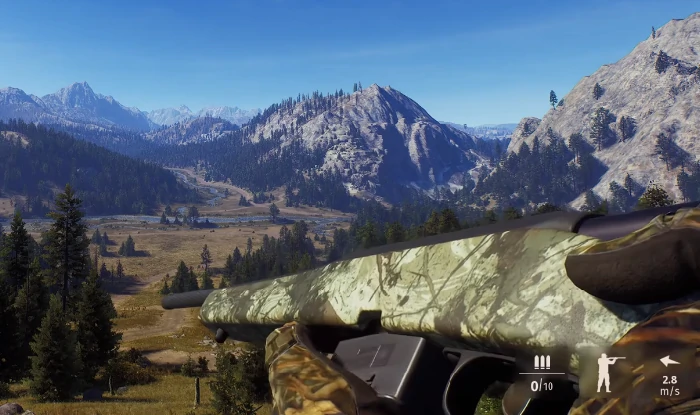Select the bullets ammo type icon
The width and height of the screenshot is (700, 415).
(x=541, y=363)
